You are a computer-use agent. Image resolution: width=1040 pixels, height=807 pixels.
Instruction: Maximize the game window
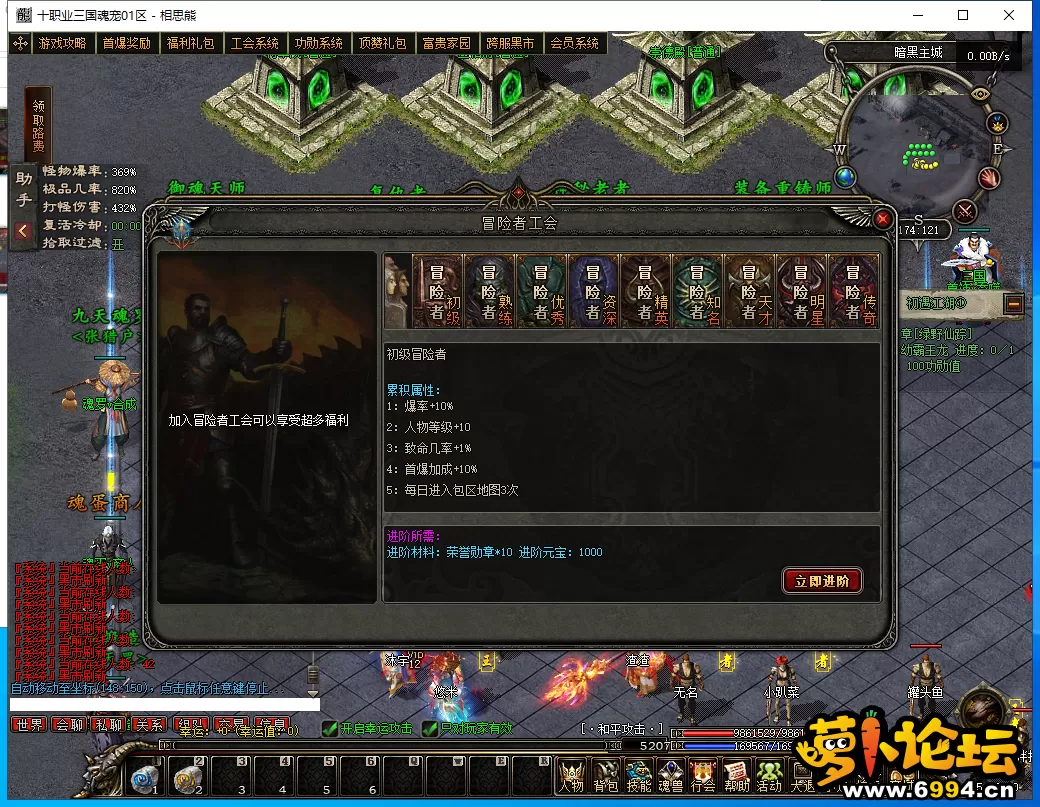point(963,15)
